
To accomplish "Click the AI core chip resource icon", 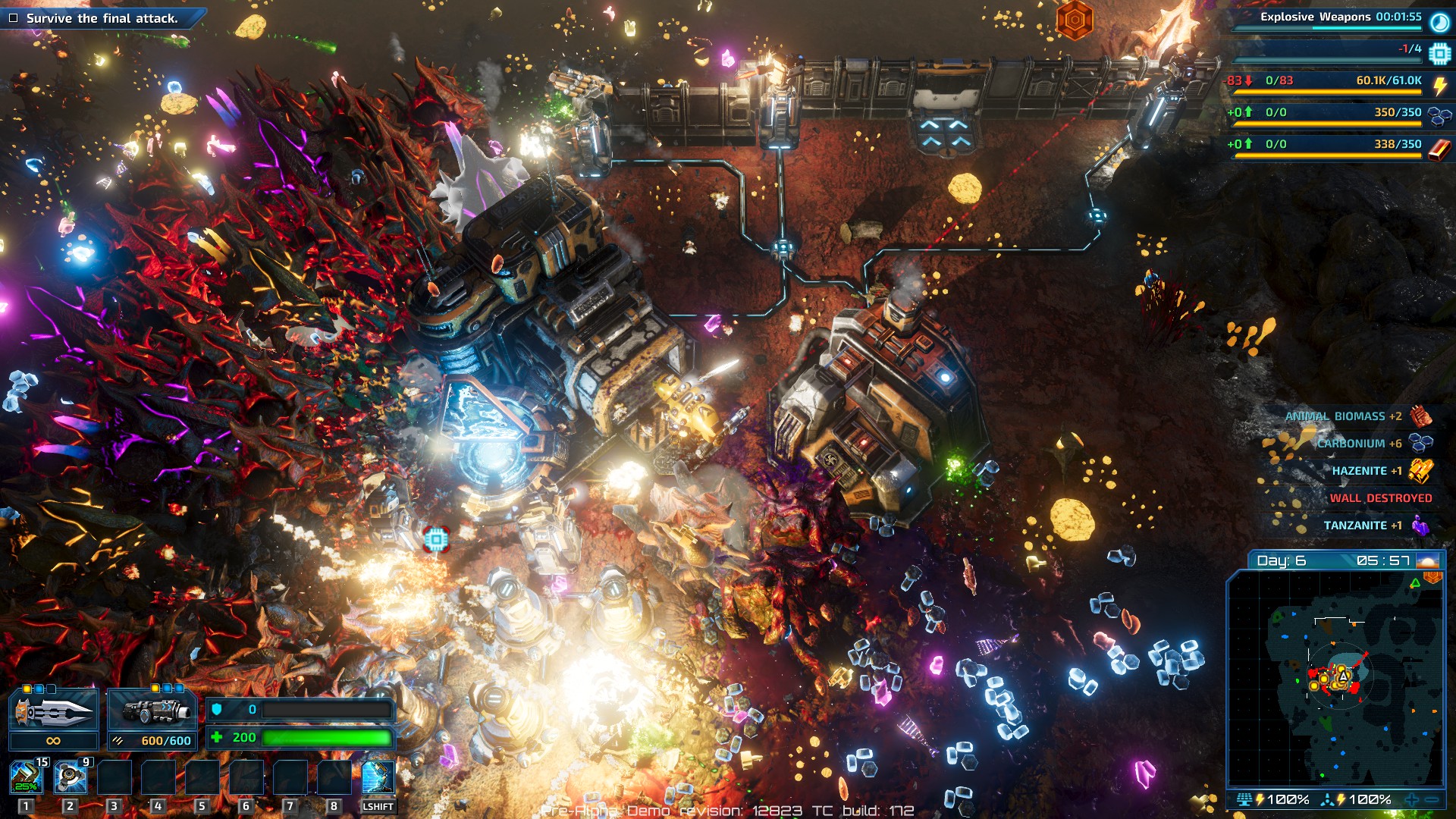I will coord(1439,54).
